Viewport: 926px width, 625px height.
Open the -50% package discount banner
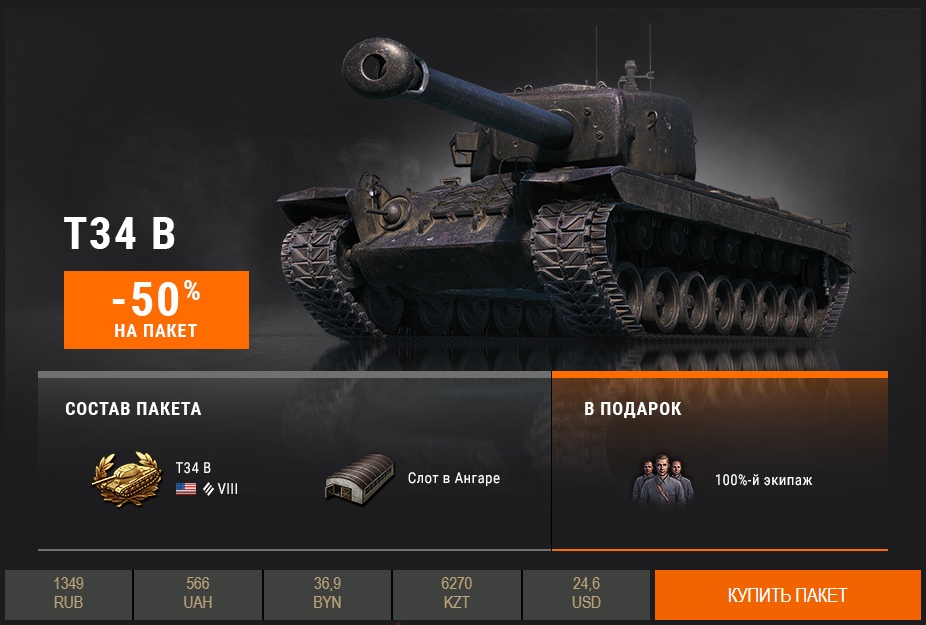pos(156,310)
